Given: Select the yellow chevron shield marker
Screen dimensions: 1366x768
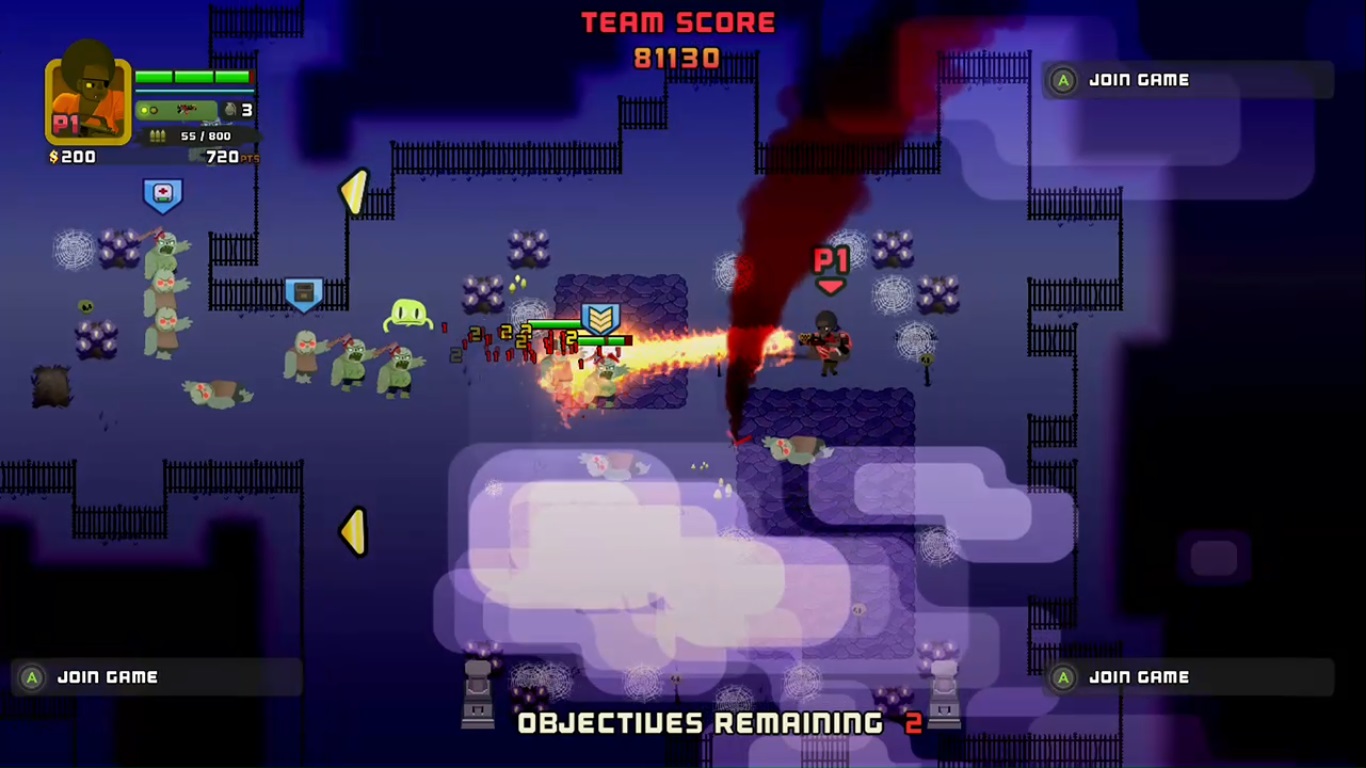Looking at the screenshot, I should click(x=600, y=319).
